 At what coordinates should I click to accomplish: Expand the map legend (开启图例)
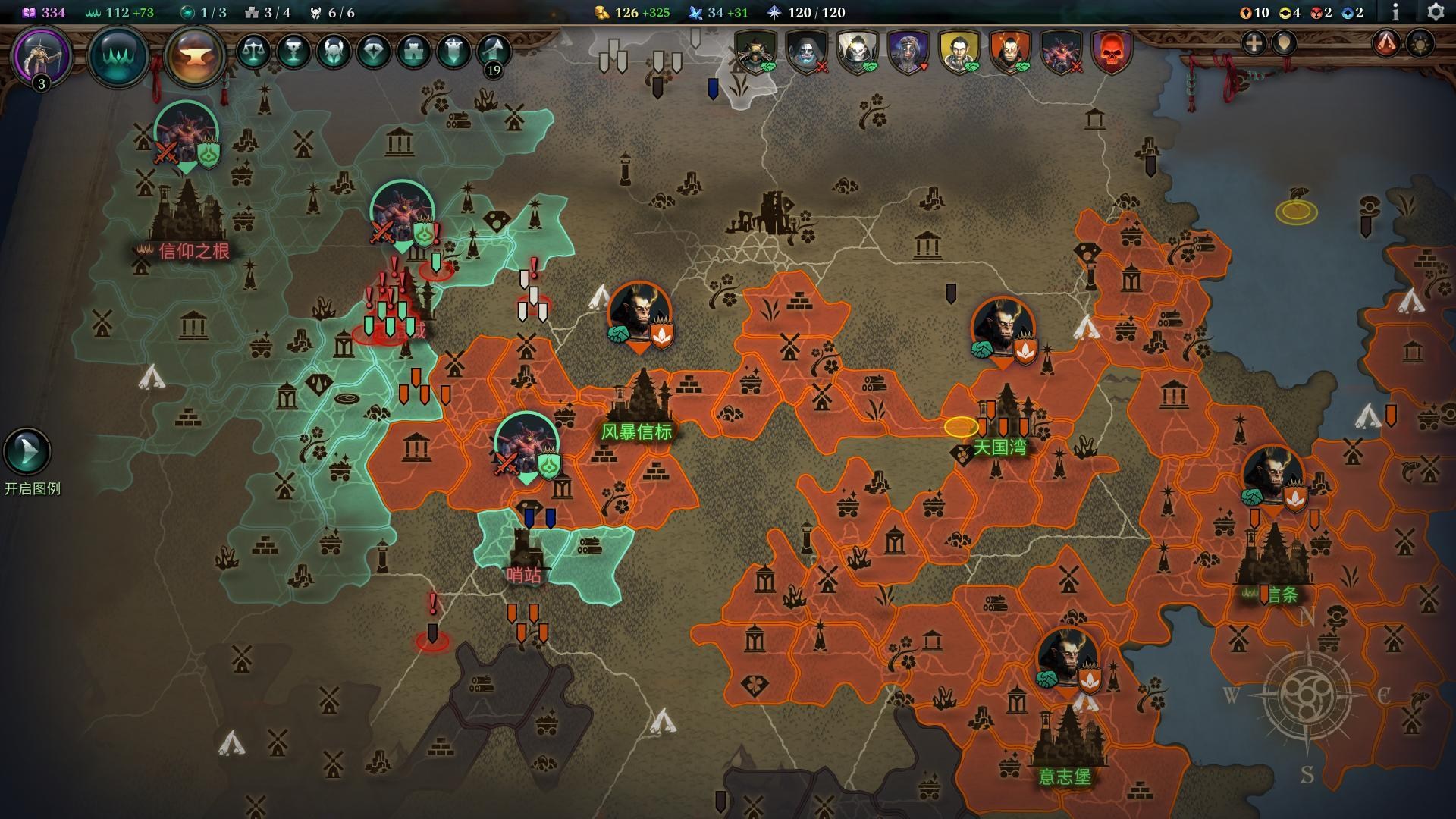click(x=27, y=453)
